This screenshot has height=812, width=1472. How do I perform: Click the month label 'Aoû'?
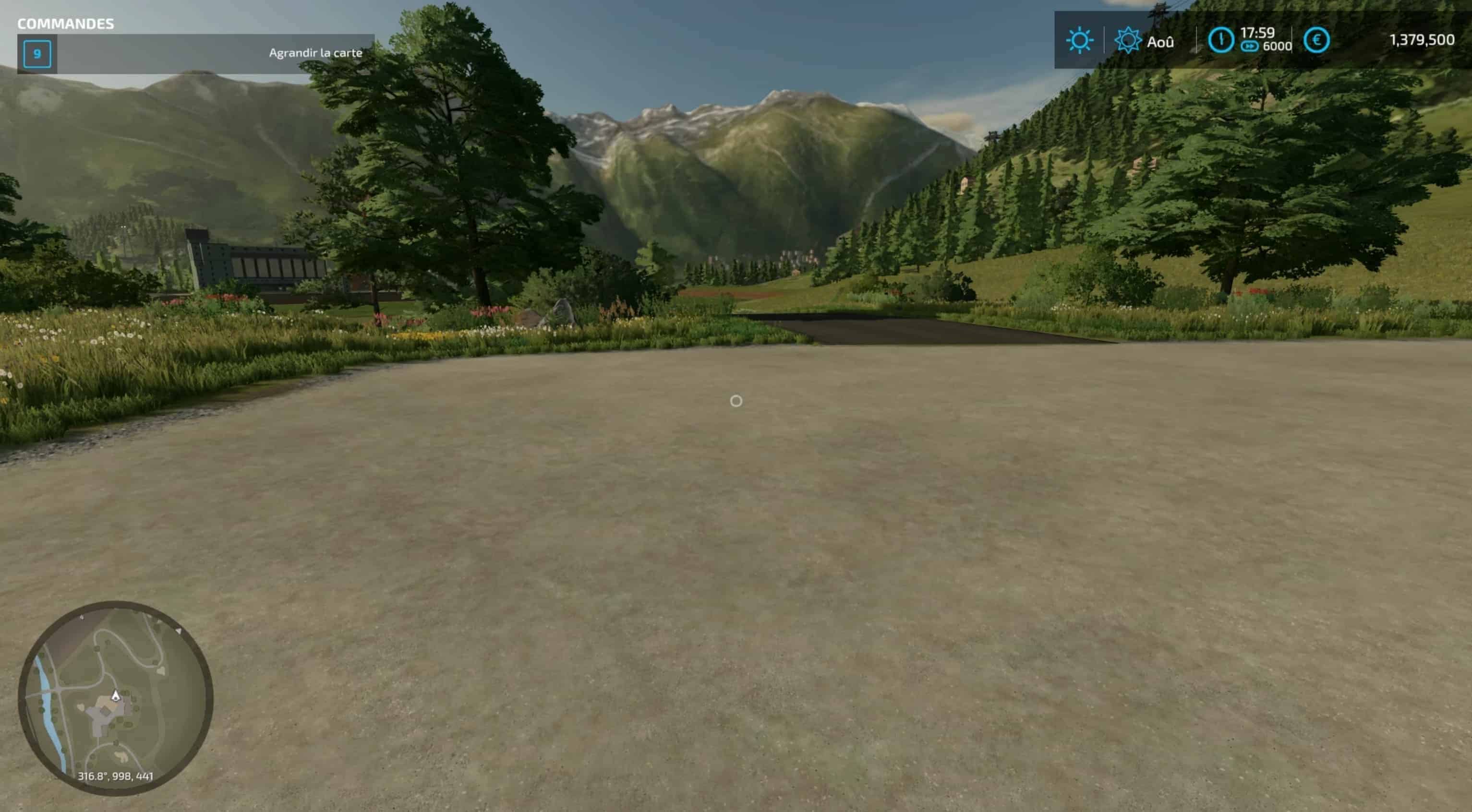point(1161,41)
